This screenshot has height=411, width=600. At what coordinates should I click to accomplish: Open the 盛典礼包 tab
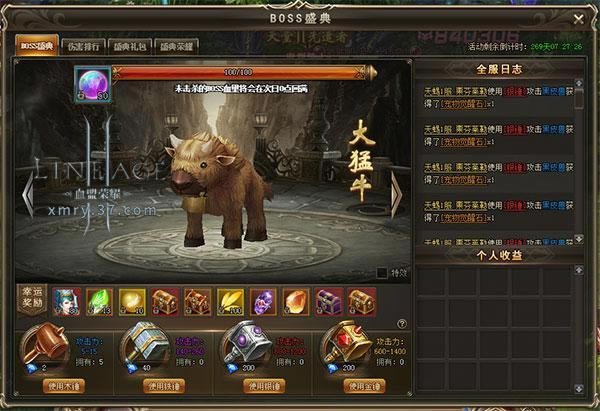click(x=124, y=46)
